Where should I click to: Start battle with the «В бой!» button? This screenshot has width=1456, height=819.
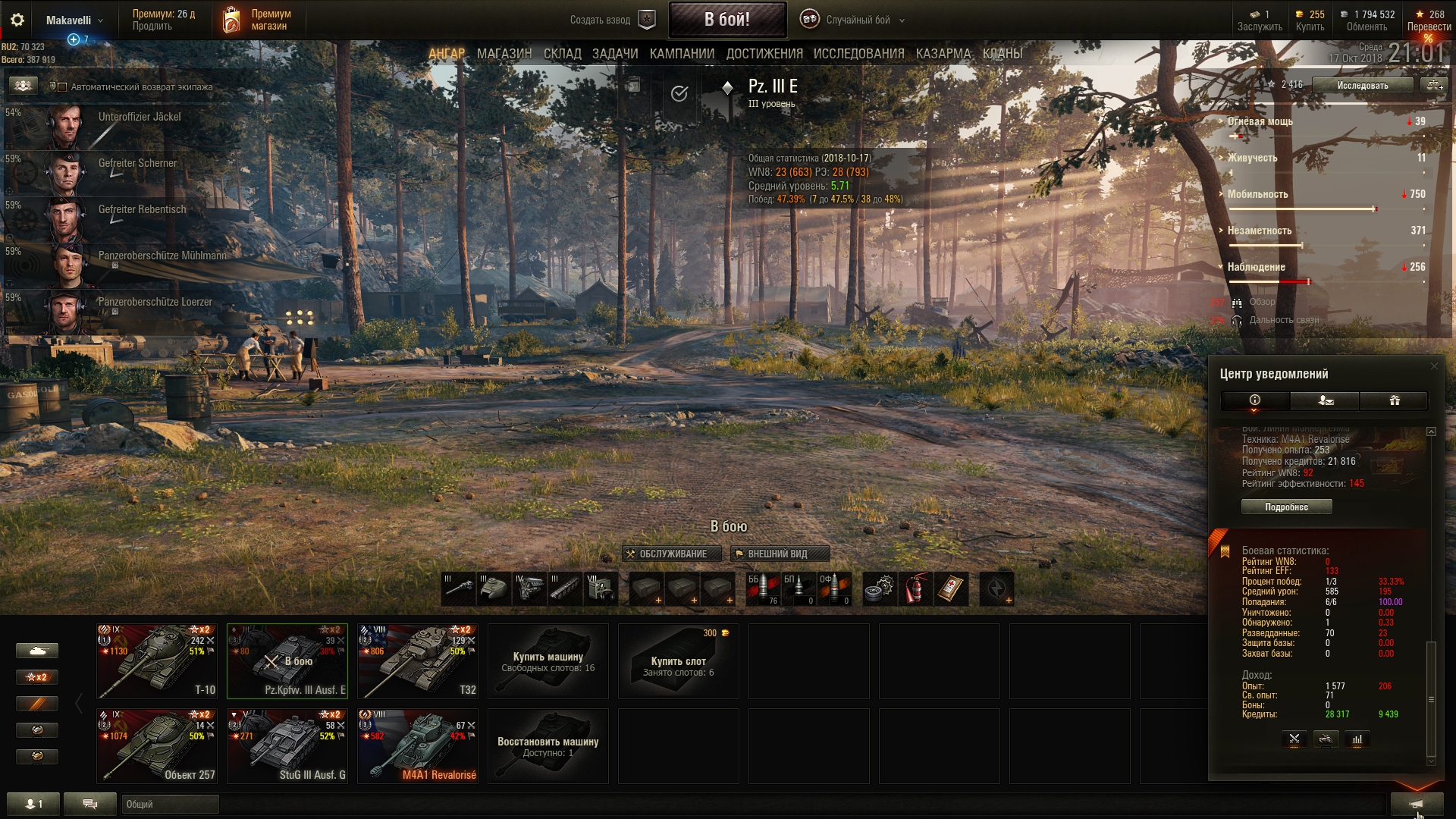click(726, 20)
